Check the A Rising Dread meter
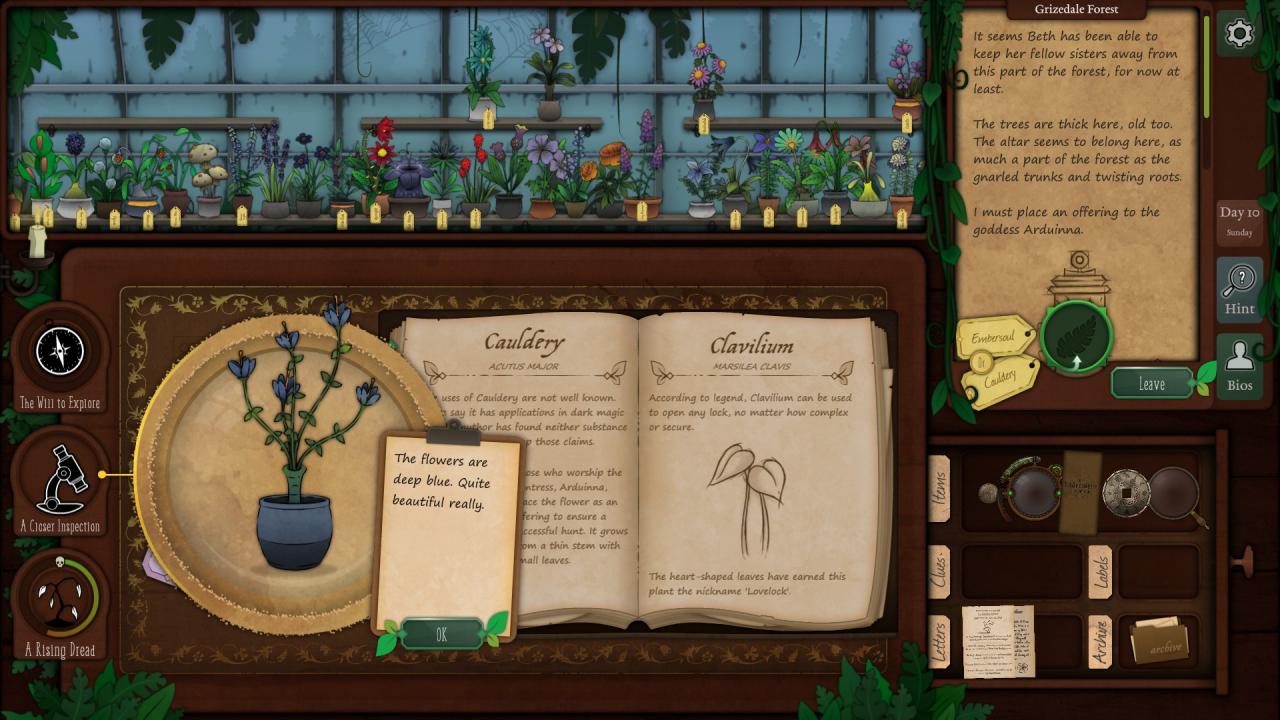This screenshot has width=1280, height=720. click(60, 598)
